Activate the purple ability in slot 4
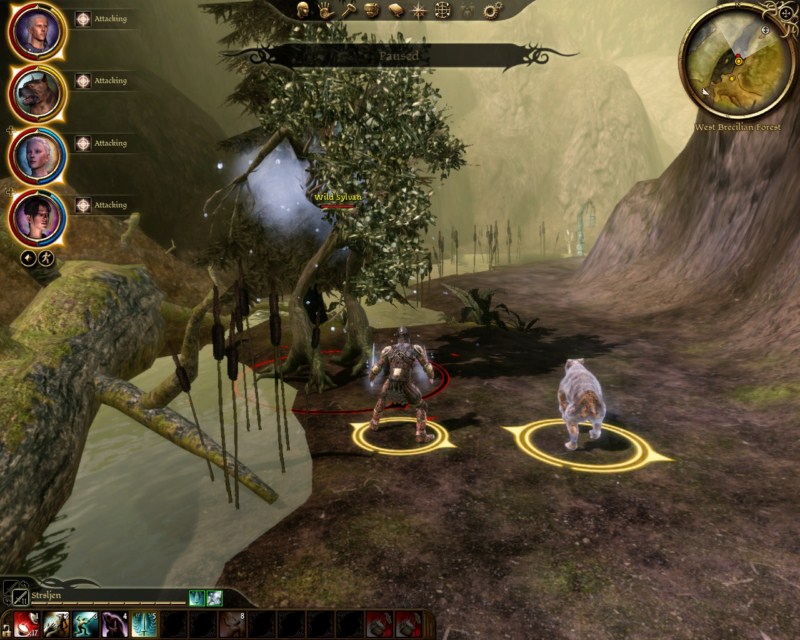Viewport: 800px width, 640px height. (115, 625)
